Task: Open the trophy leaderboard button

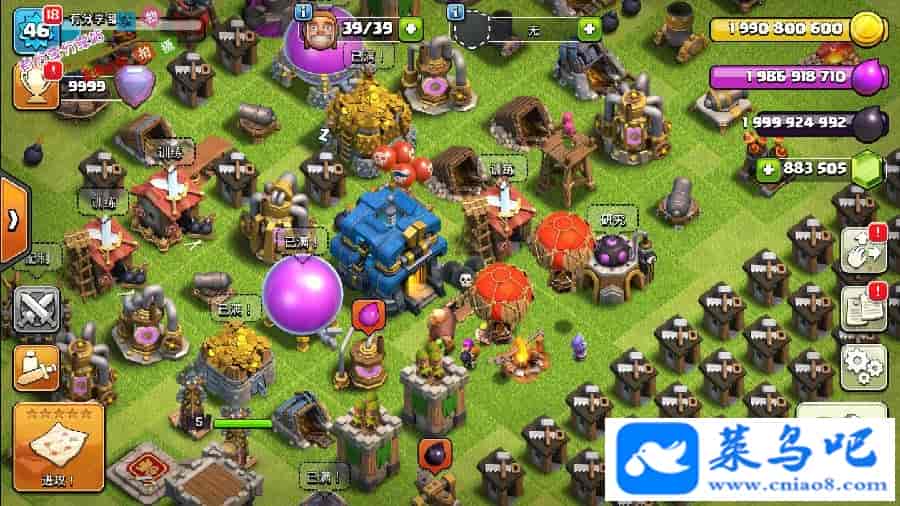Action: [33, 88]
